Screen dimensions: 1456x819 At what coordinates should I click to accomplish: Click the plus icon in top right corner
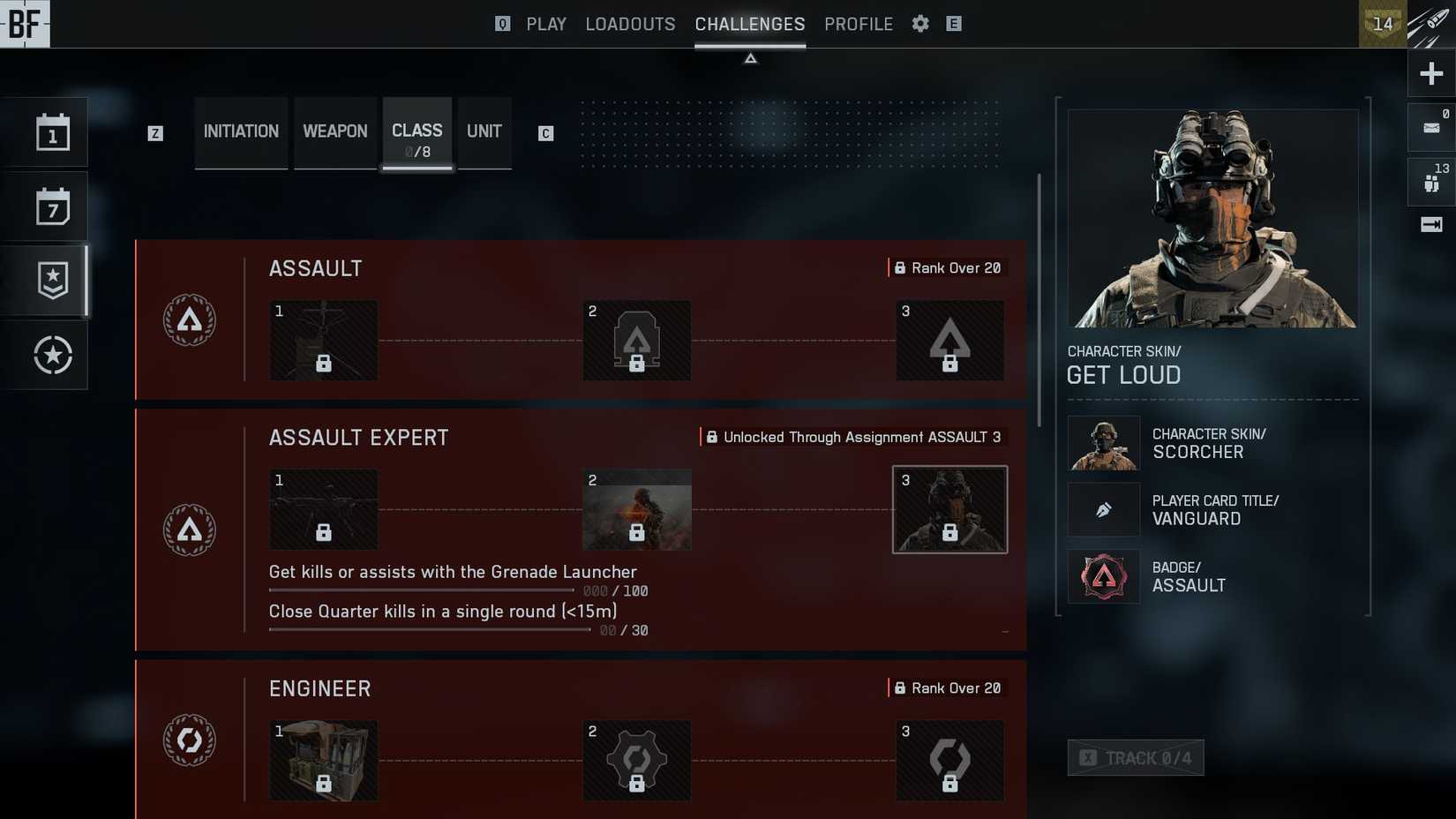1430,73
